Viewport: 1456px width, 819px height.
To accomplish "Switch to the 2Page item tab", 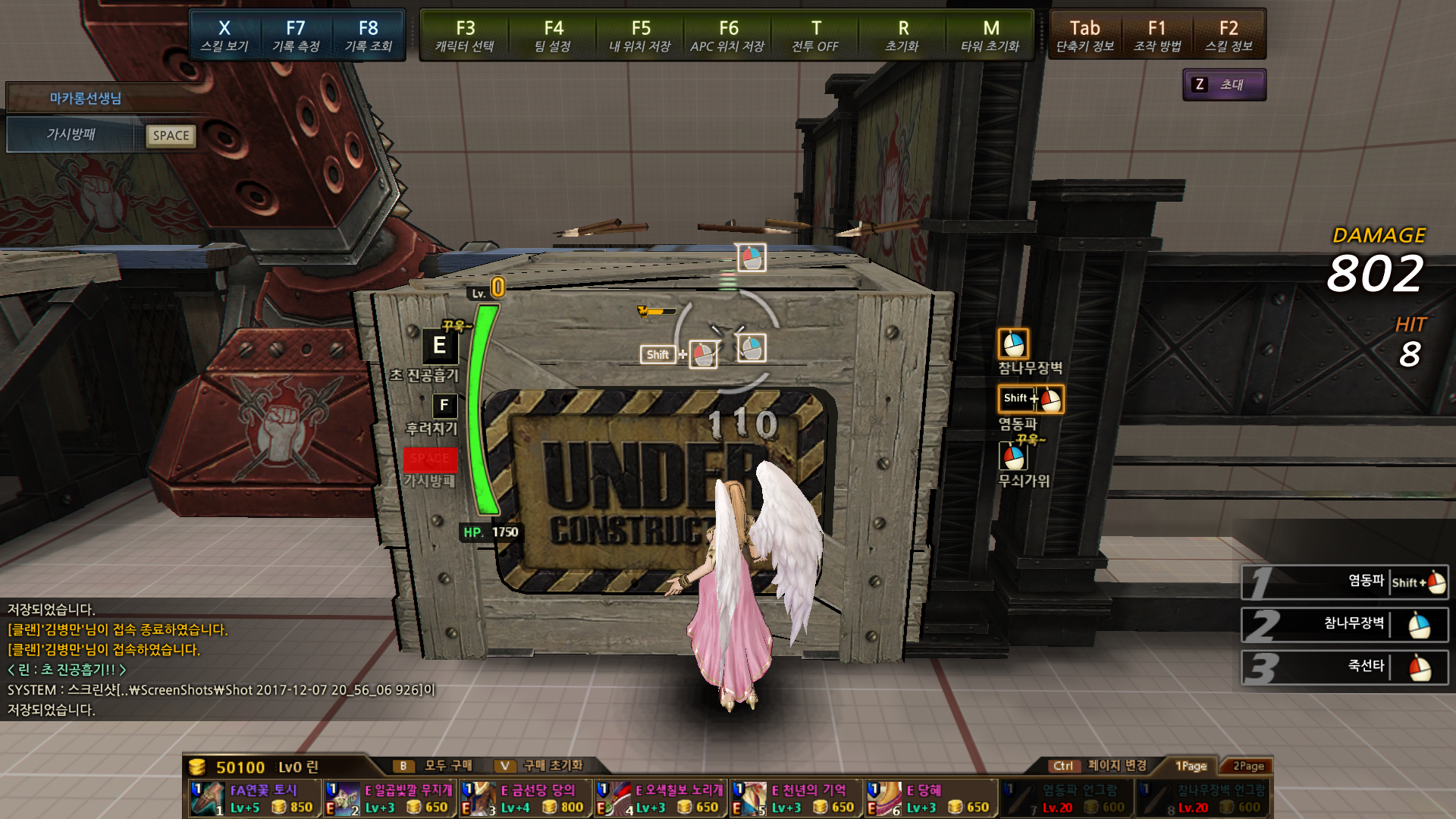I will [1248, 766].
